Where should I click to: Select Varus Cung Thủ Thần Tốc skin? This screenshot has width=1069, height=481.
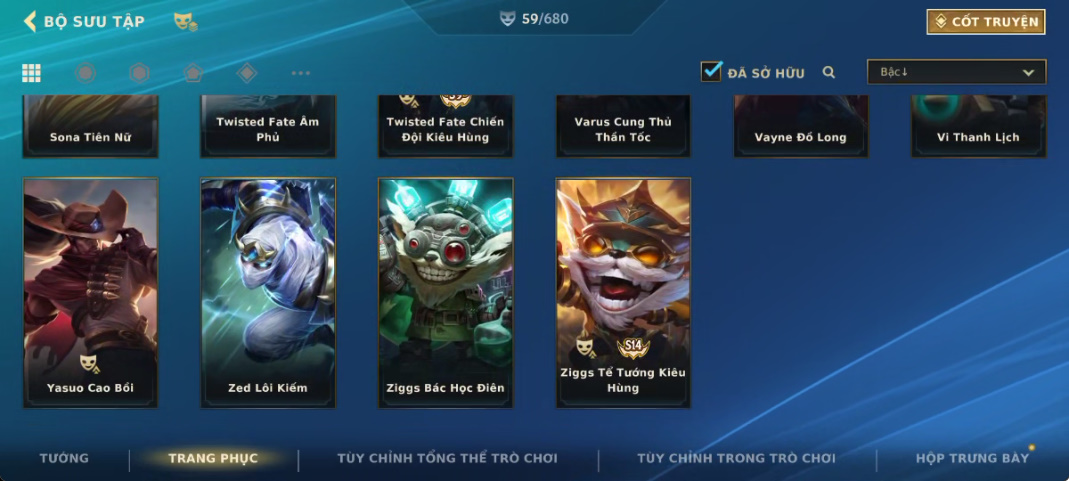[623, 126]
